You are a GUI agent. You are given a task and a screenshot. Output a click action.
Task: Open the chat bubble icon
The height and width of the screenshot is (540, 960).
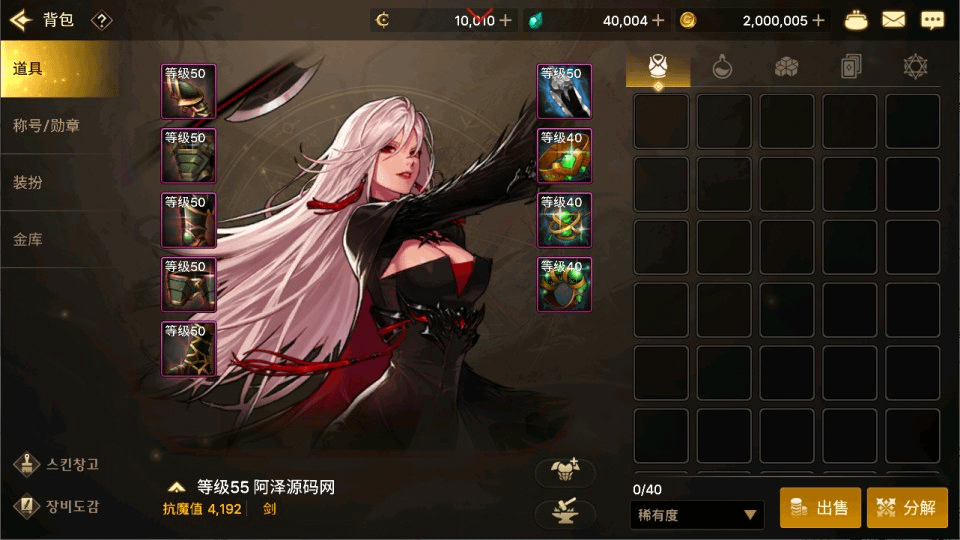(x=933, y=20)
